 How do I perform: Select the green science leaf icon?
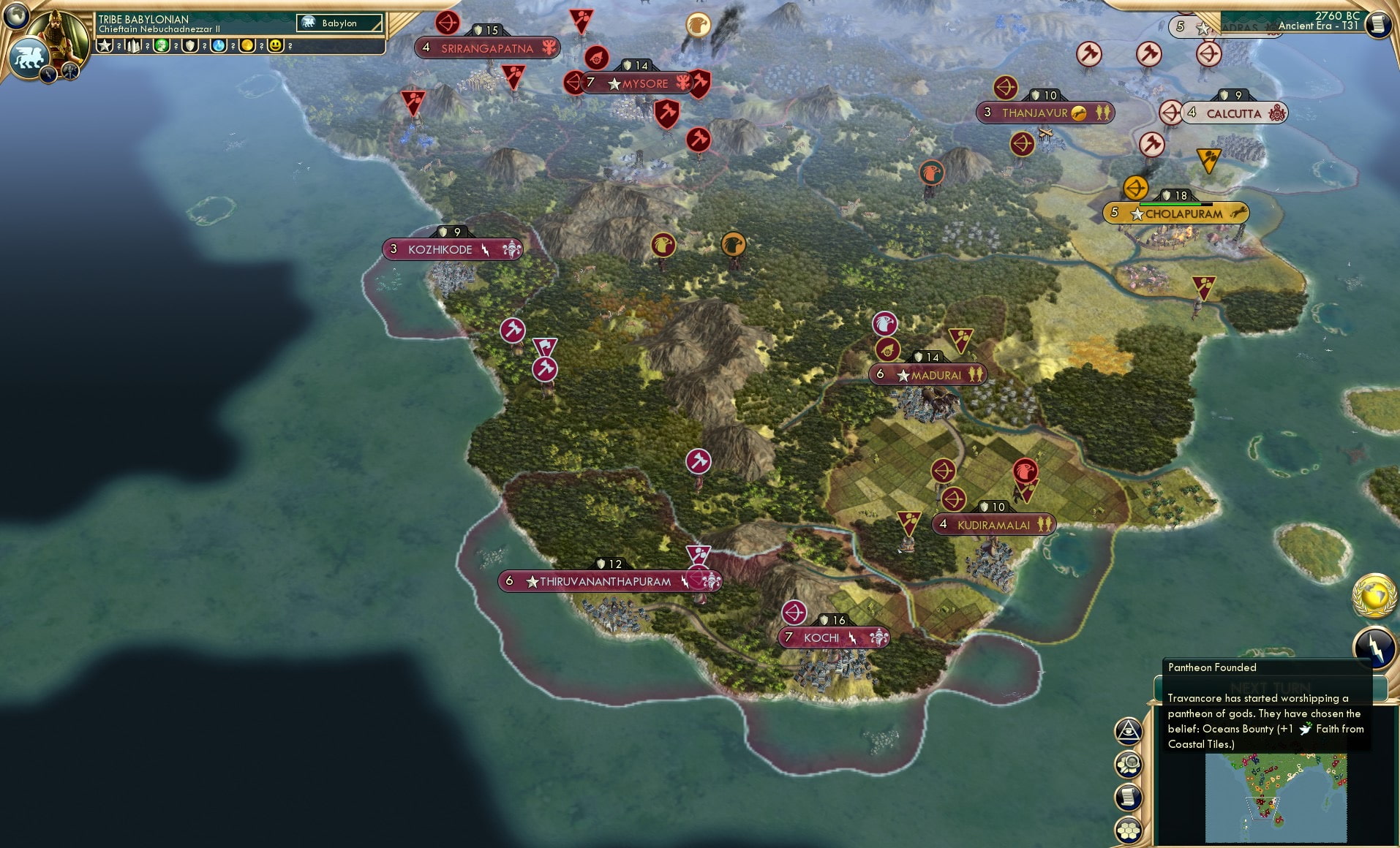tap(162, 46)
